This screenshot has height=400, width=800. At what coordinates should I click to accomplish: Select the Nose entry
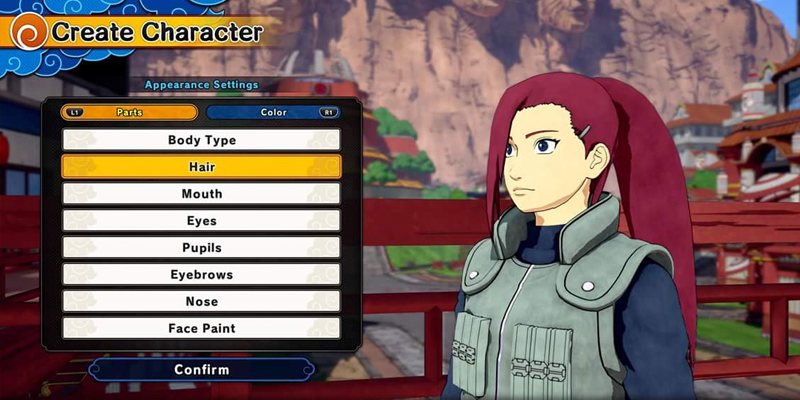(201, 301)
